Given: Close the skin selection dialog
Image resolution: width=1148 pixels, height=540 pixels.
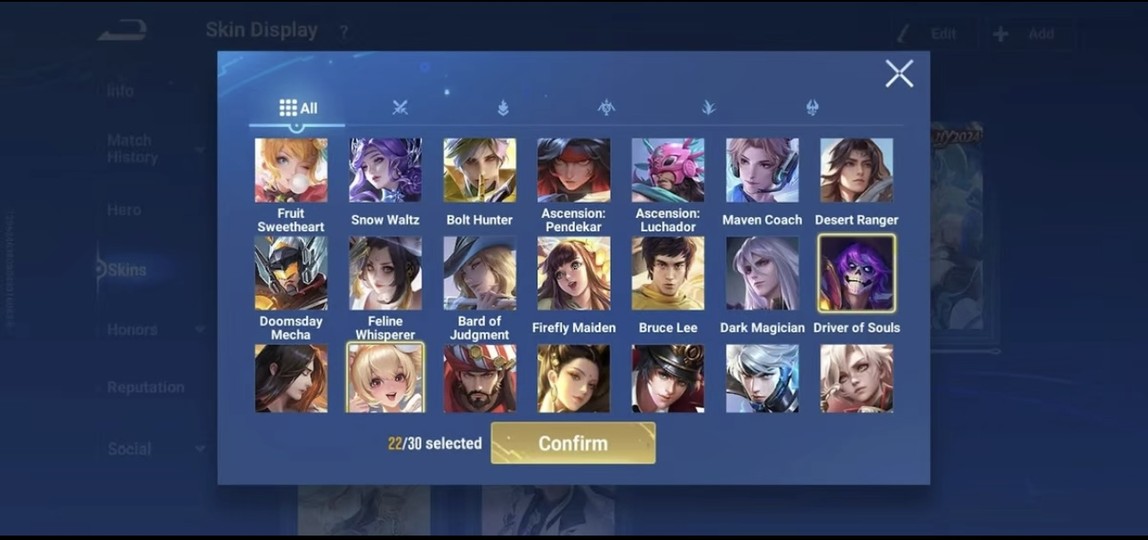Looking at the screenshot, I should click(898, 73).
